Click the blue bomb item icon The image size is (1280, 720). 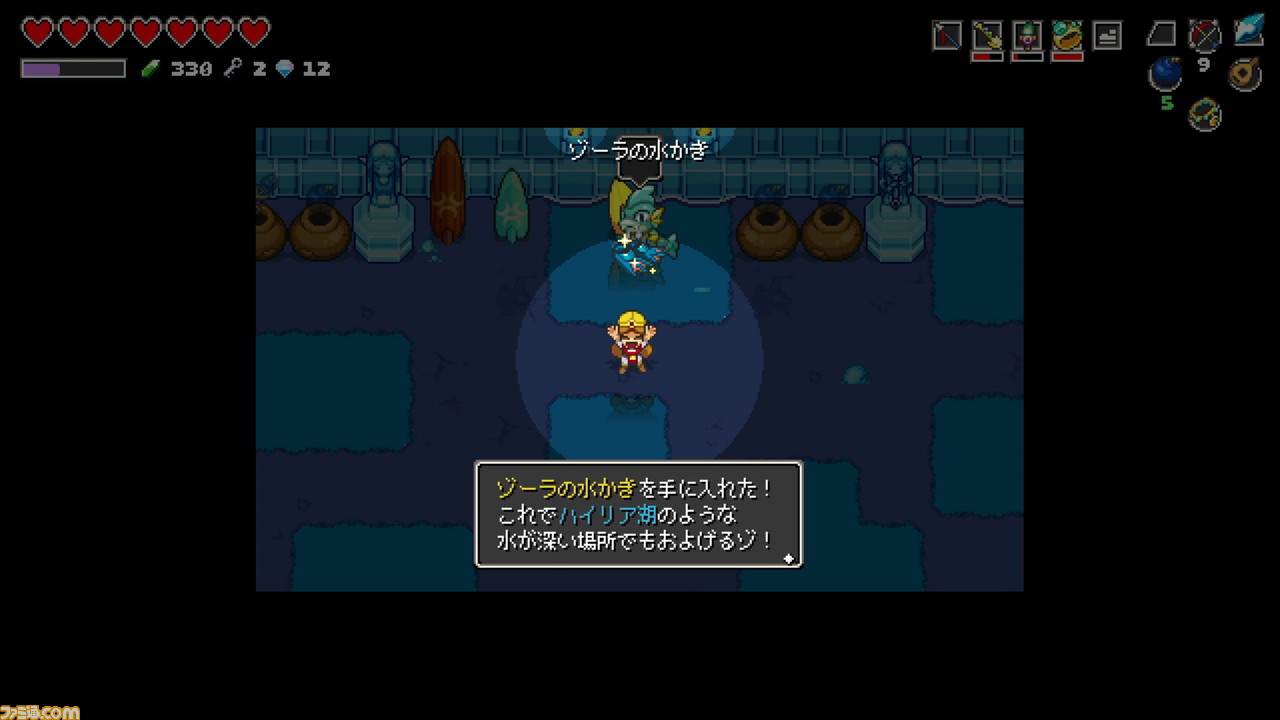click(x=1166, y=73)
